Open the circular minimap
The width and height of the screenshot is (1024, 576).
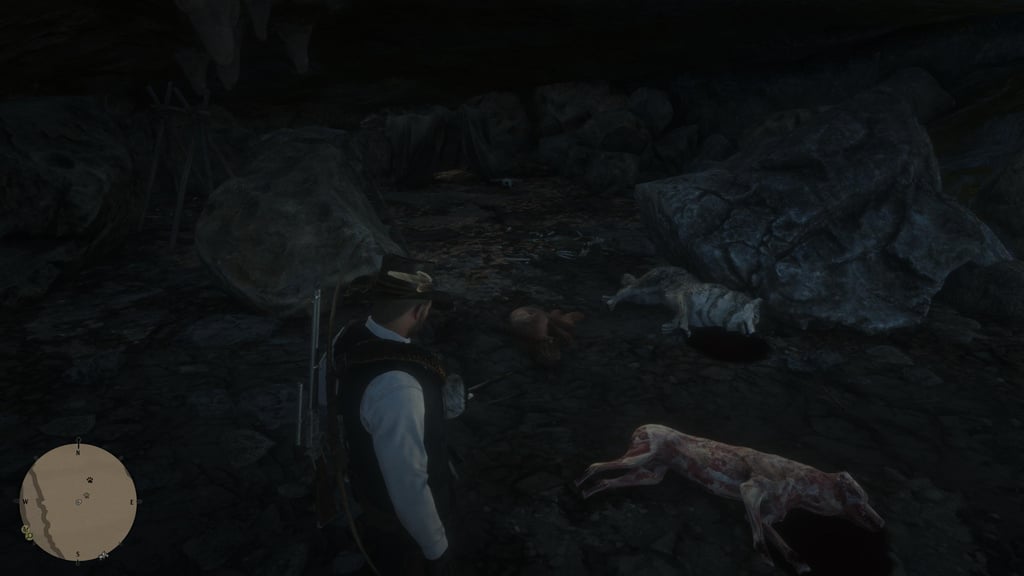pyautogui.click(x=78, y=502)
